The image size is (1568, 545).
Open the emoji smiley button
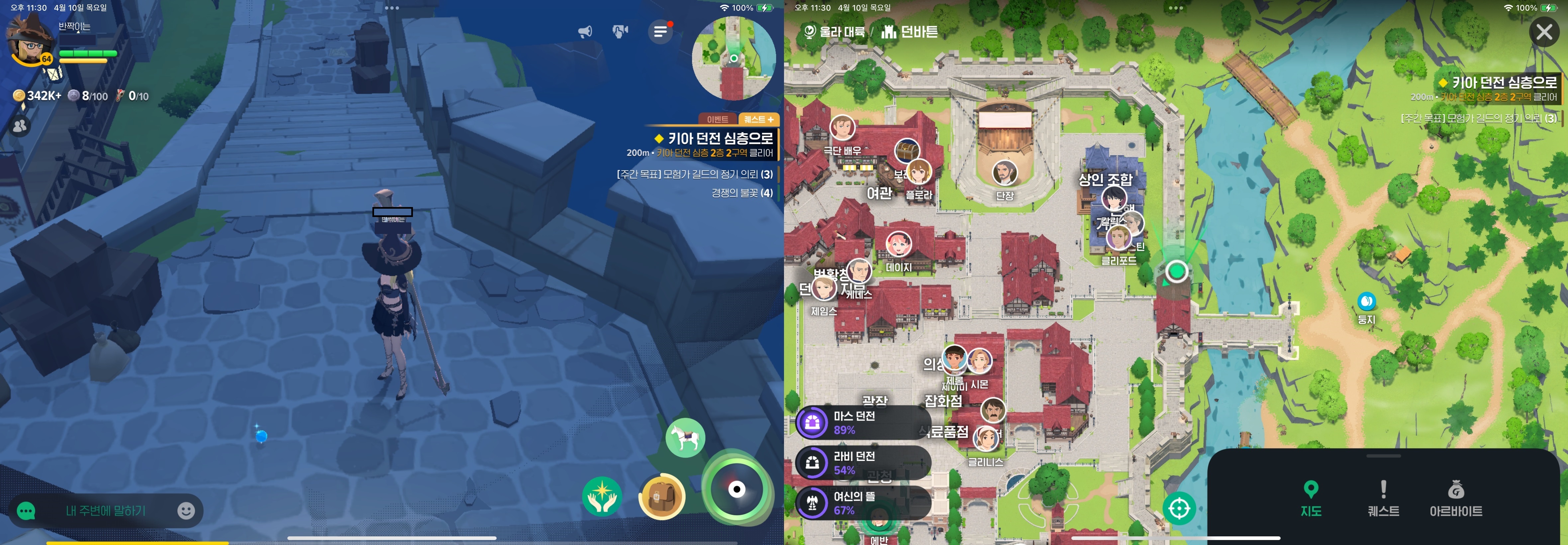pos(186,510)
